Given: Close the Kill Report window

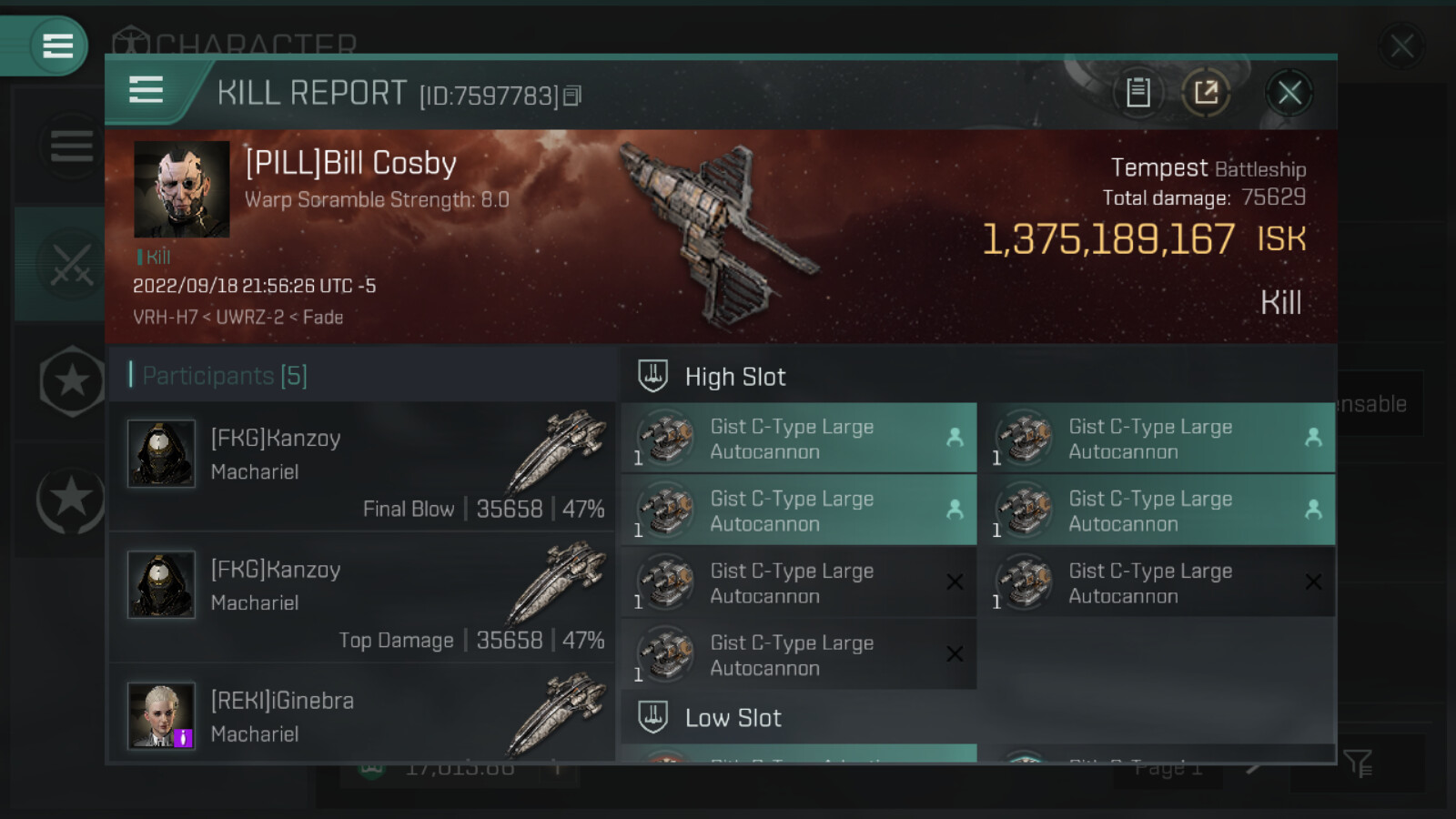Looking at the screenshot, I should pos(1289,93).
